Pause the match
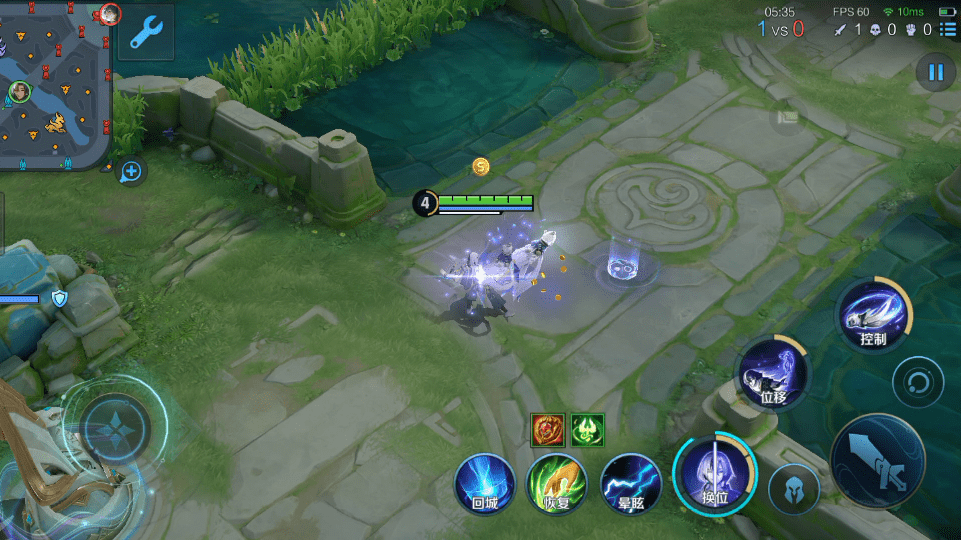Viewport: 961px width, 540px height. [x=936, y=72]
